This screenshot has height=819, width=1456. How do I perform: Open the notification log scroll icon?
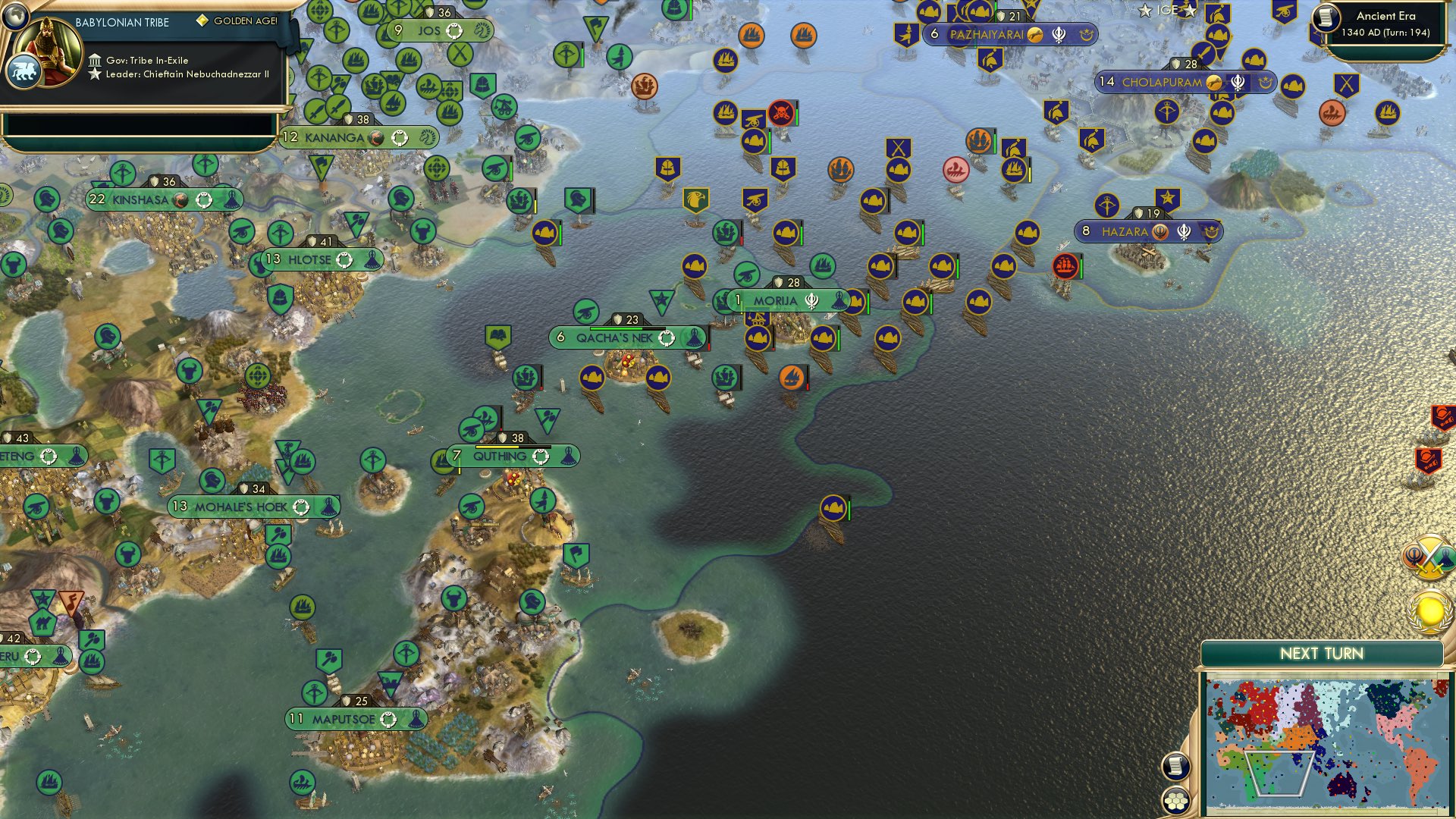coord(1177,767)
